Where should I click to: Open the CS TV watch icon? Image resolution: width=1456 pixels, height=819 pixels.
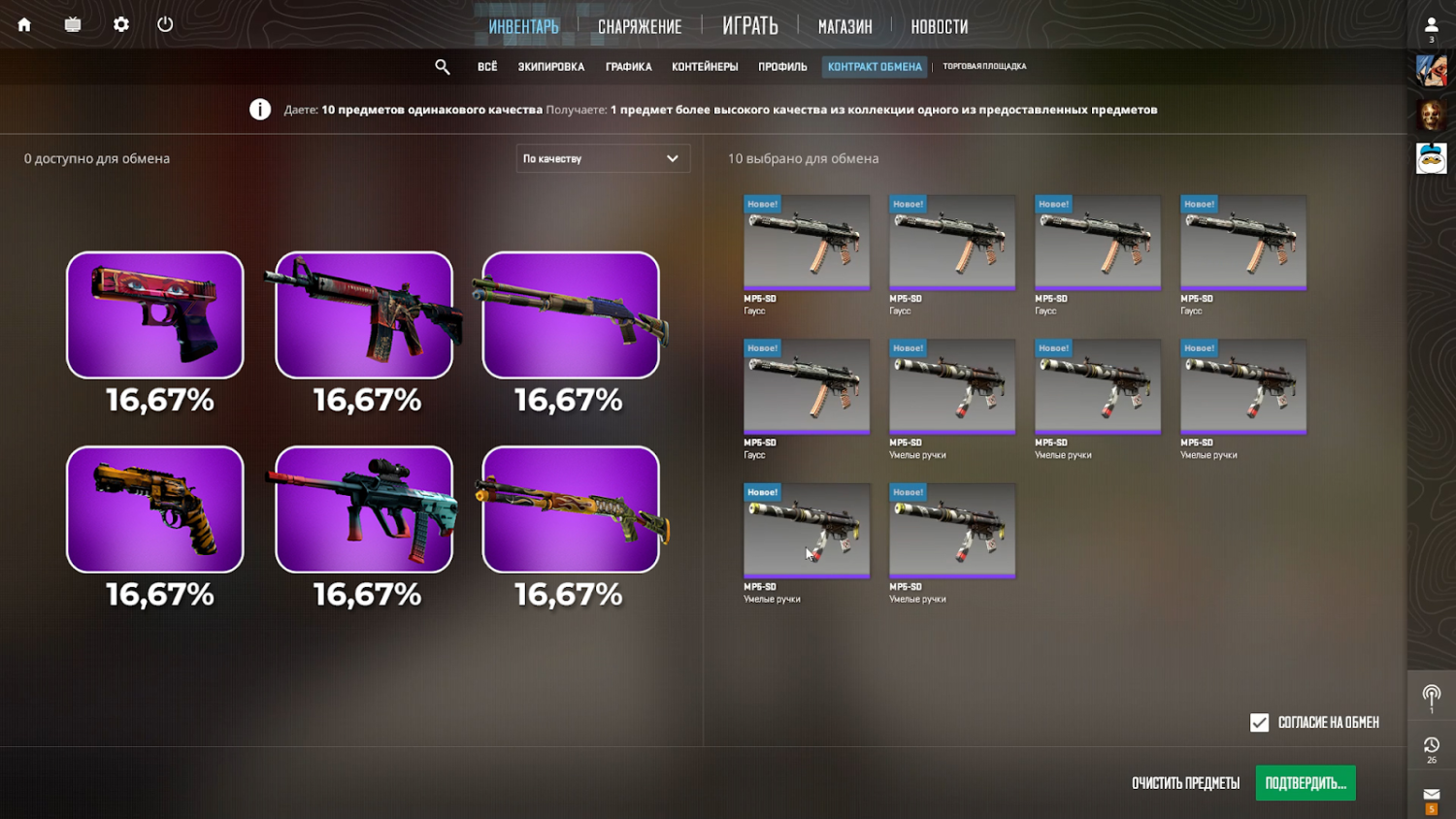point(72,25)
